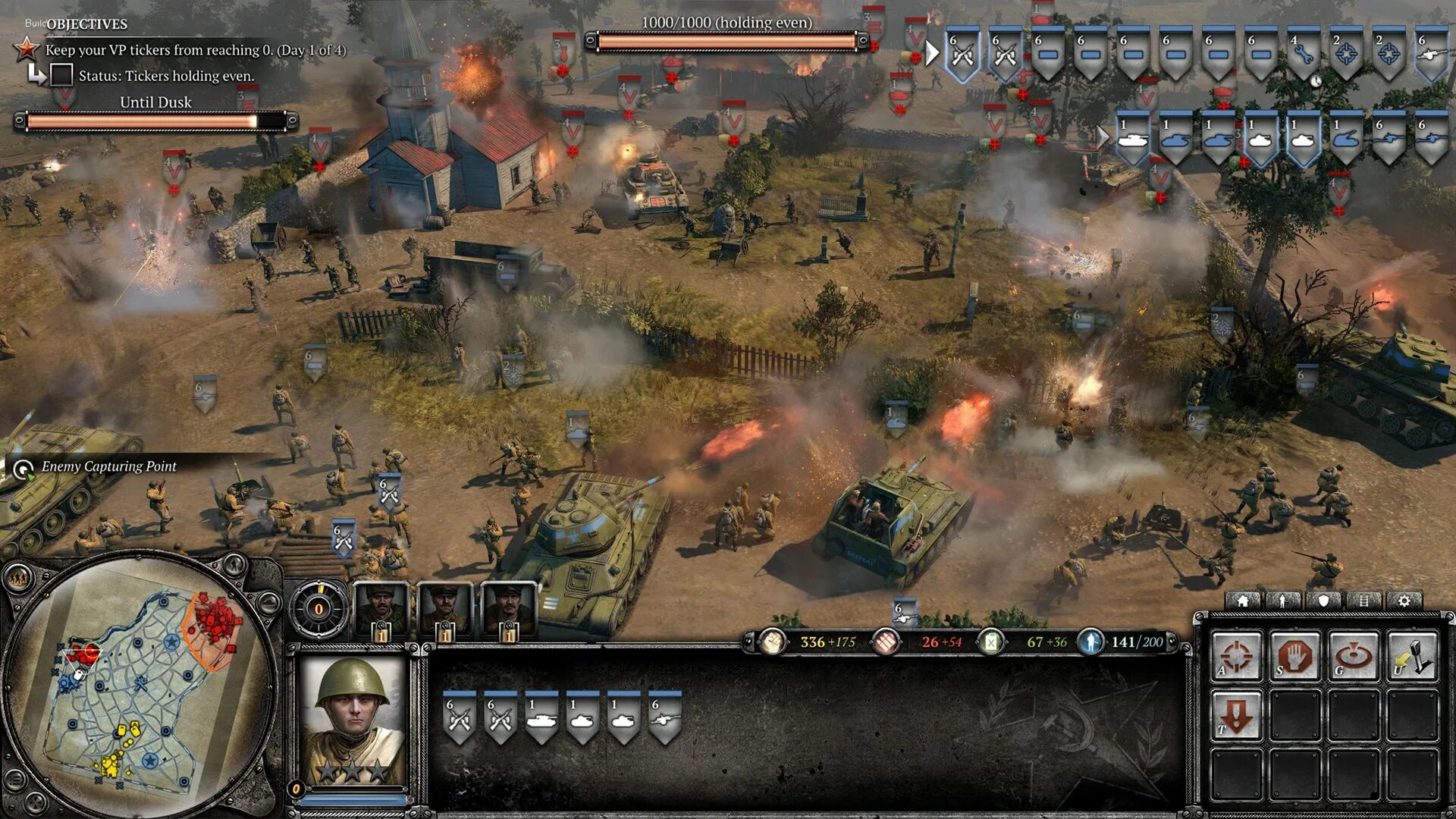Expand the vehicle unit row arrow

pyautogui.click(x=1103, y=137)
